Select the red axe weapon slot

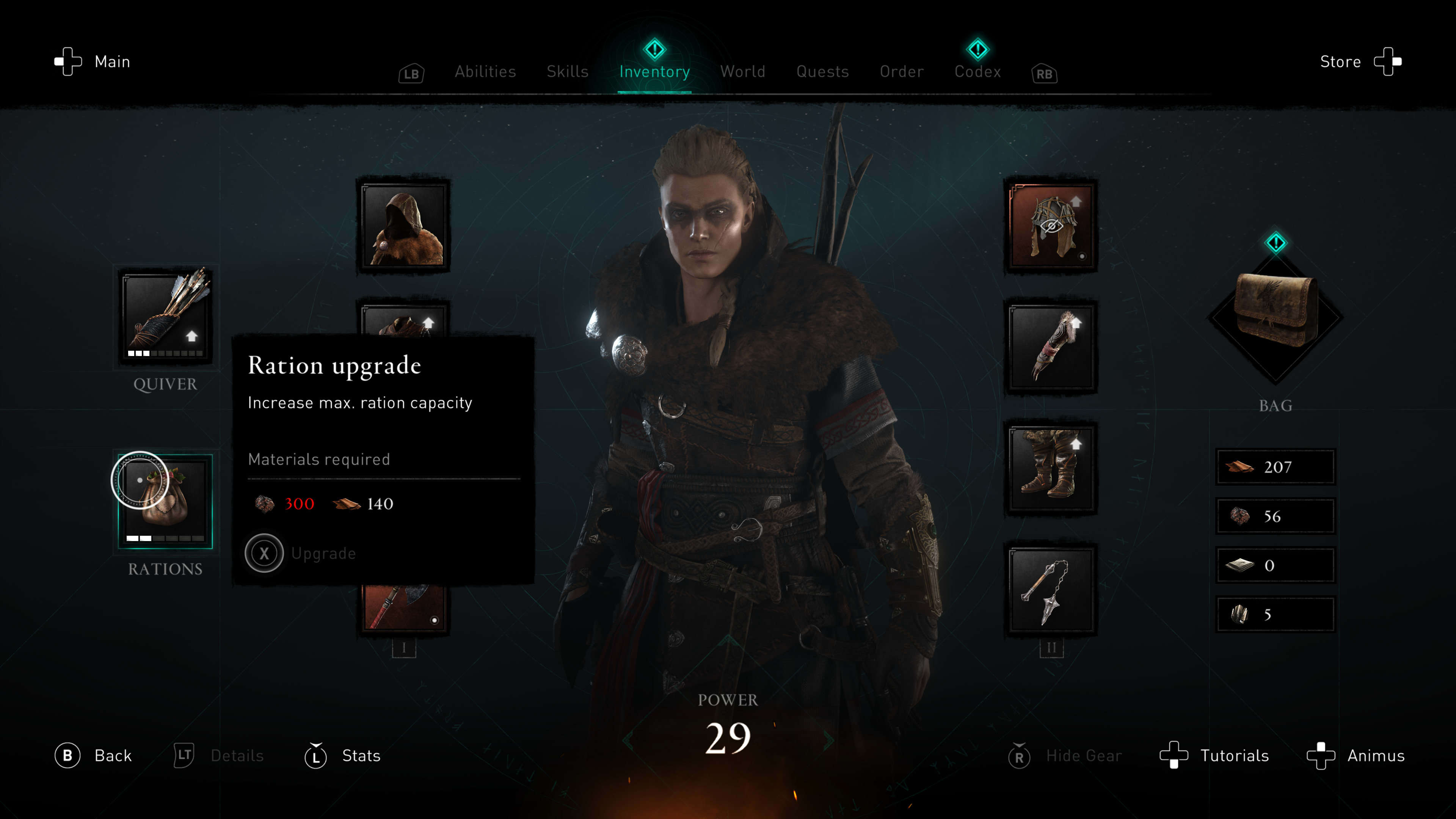tap(403, 608)
